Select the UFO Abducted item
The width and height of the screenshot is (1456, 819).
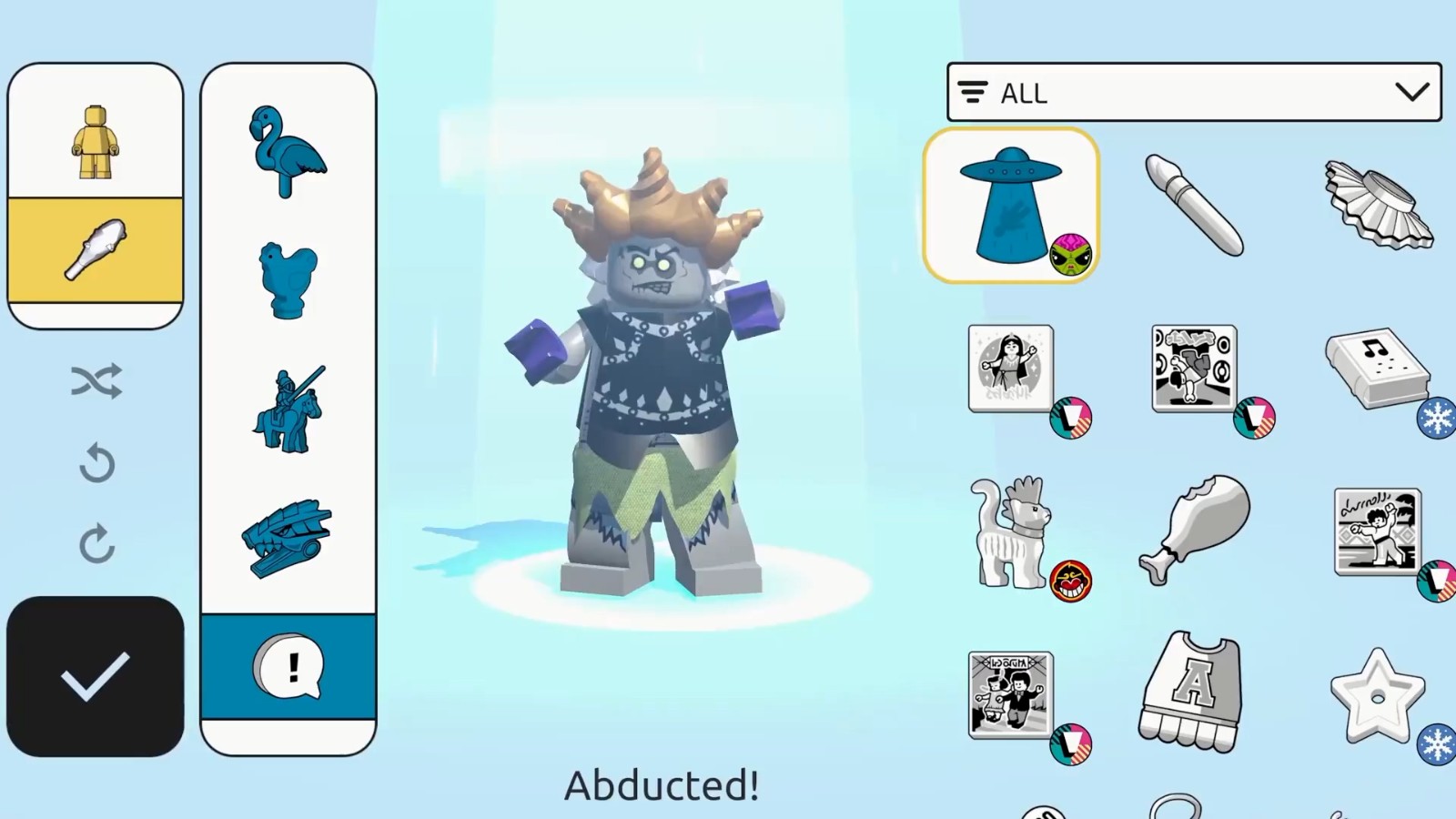(1010, 205)
